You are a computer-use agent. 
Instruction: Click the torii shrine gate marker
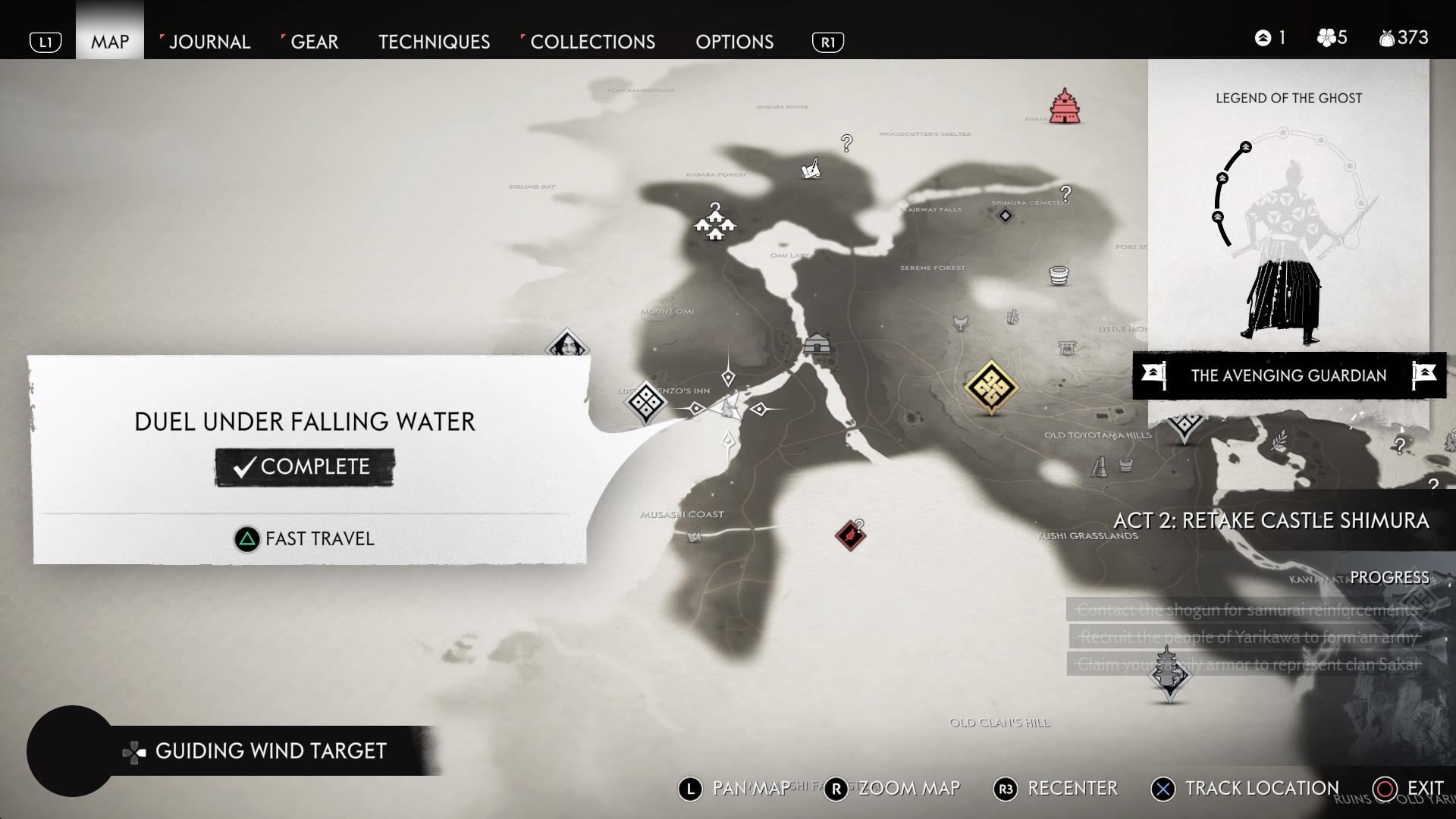(1066, 347)
